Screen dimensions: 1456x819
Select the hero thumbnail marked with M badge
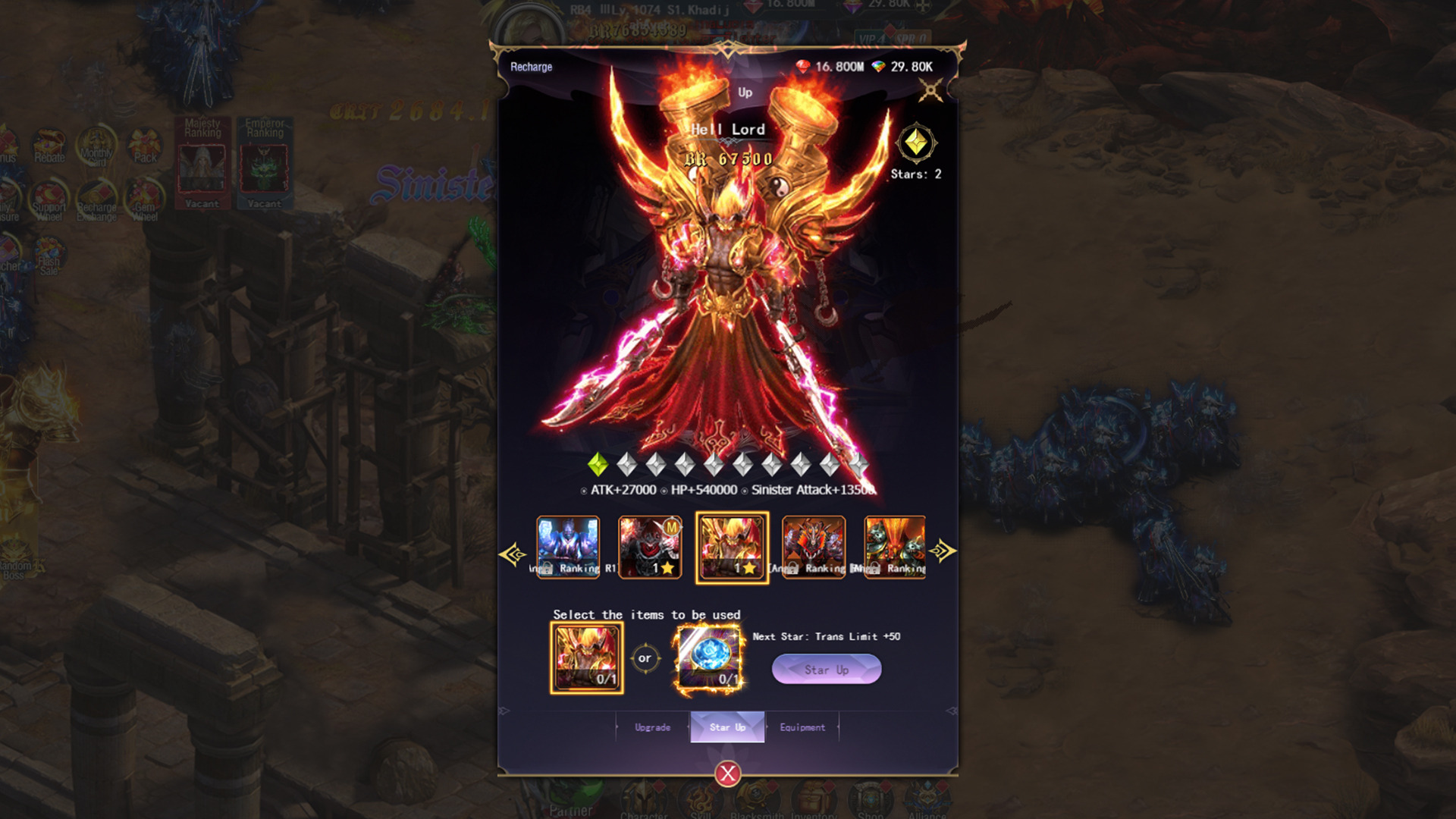651,548
